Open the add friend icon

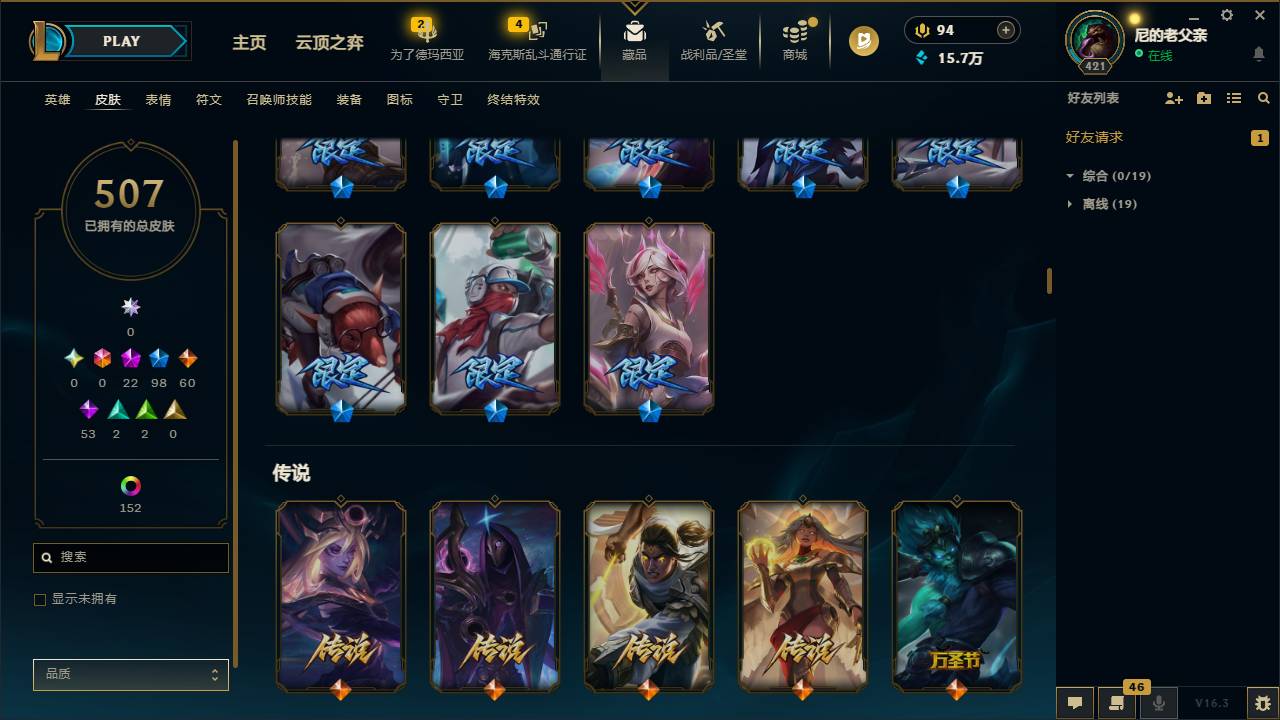1172,97
